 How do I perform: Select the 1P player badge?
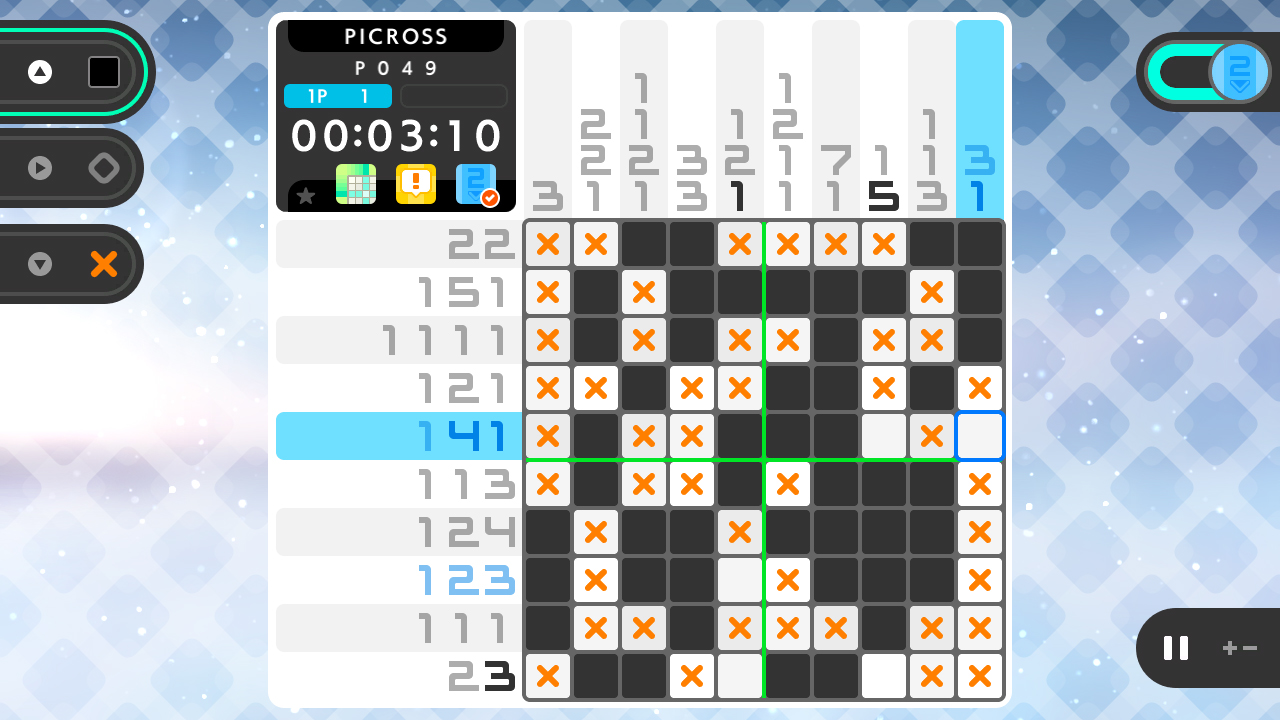[x=337, y=96]
